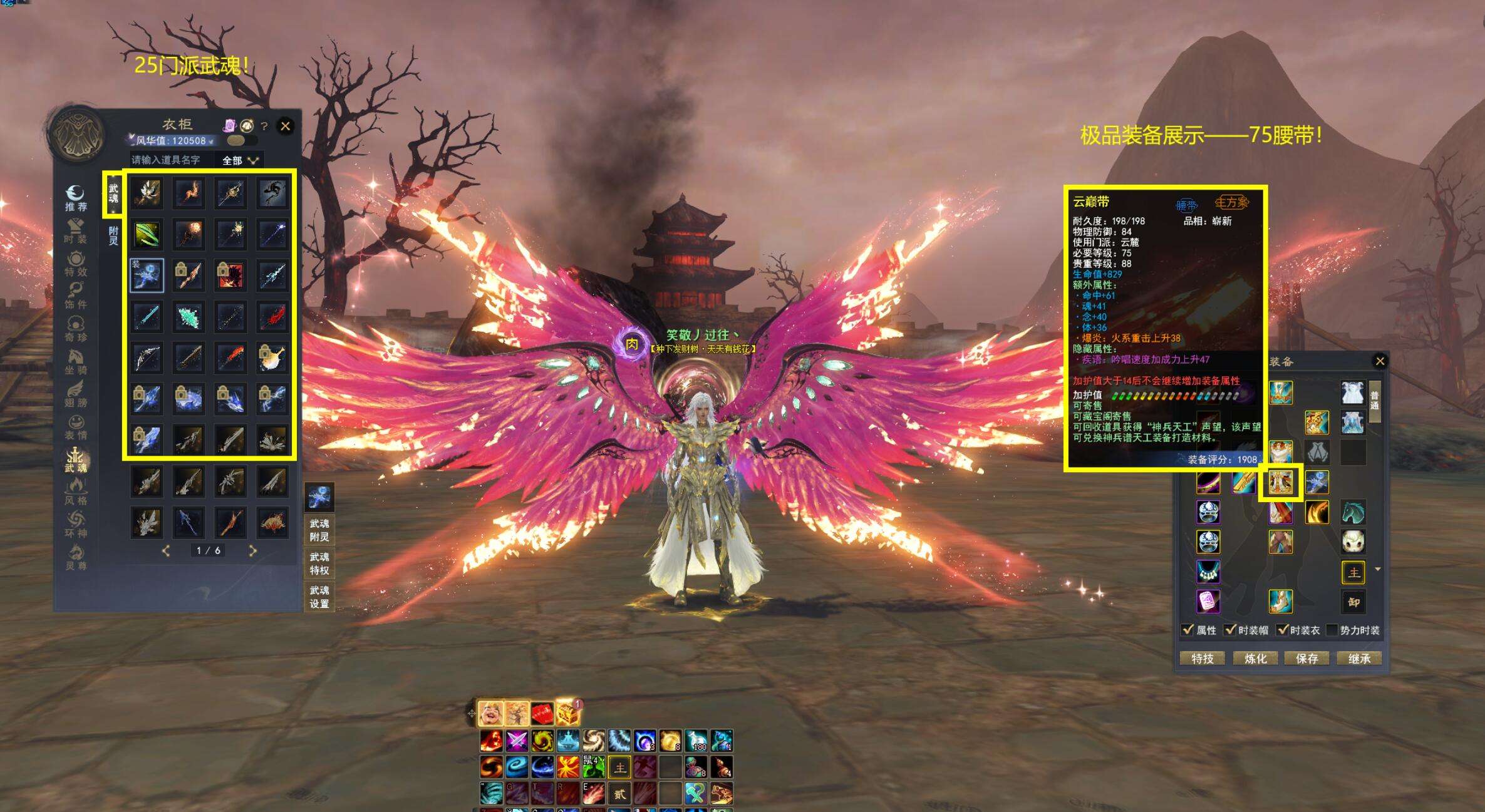The height and width of the screenshot is (812, 1485).
Task: Click the 特技 button
Action: pos(1202,659)
